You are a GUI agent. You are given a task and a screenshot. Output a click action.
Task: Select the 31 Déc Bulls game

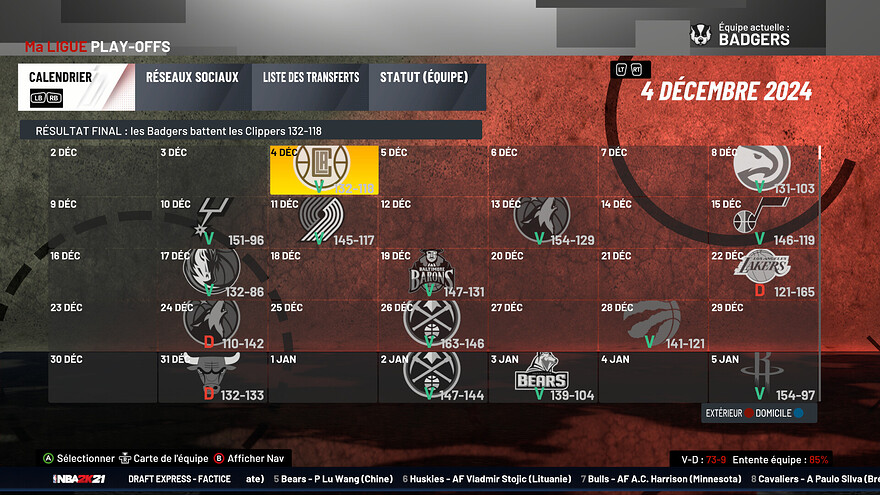tap(212, 376)
